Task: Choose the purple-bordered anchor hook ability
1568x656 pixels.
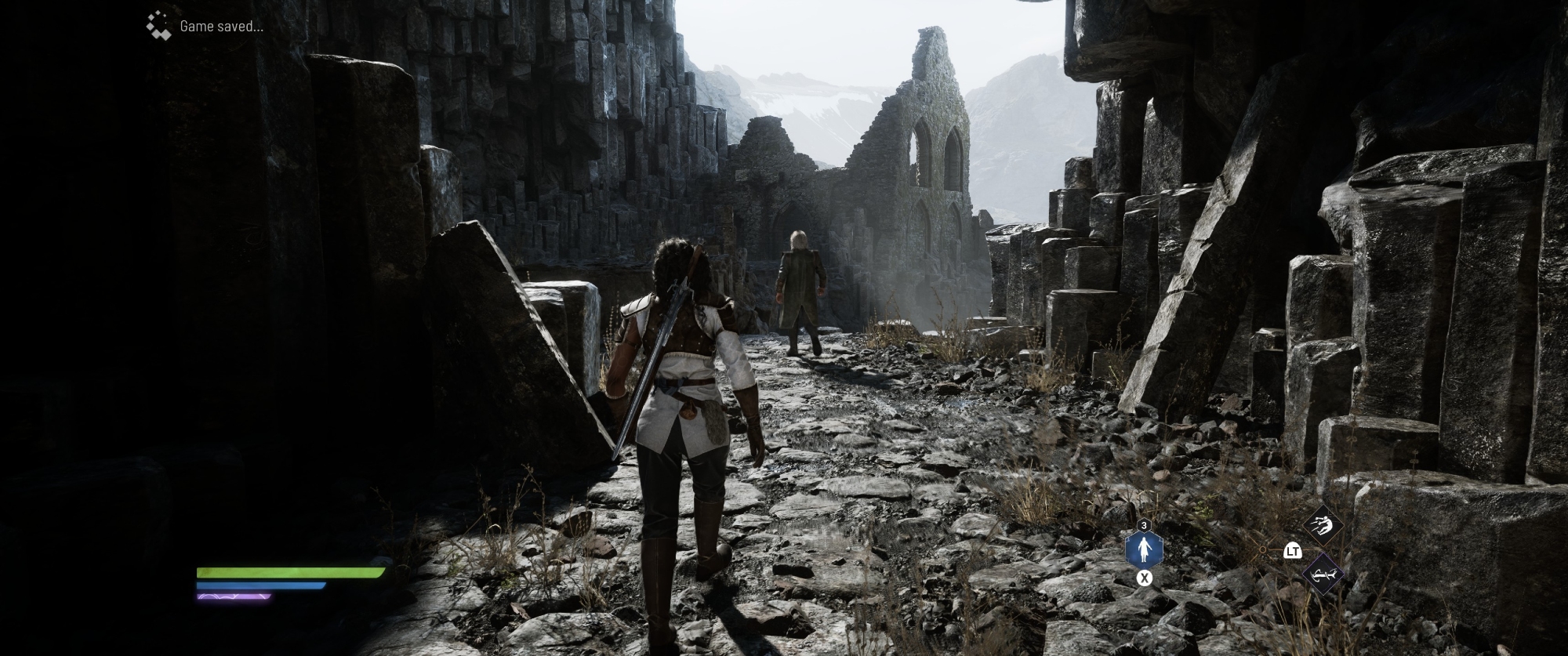Action: click(x=1323, y=574)
